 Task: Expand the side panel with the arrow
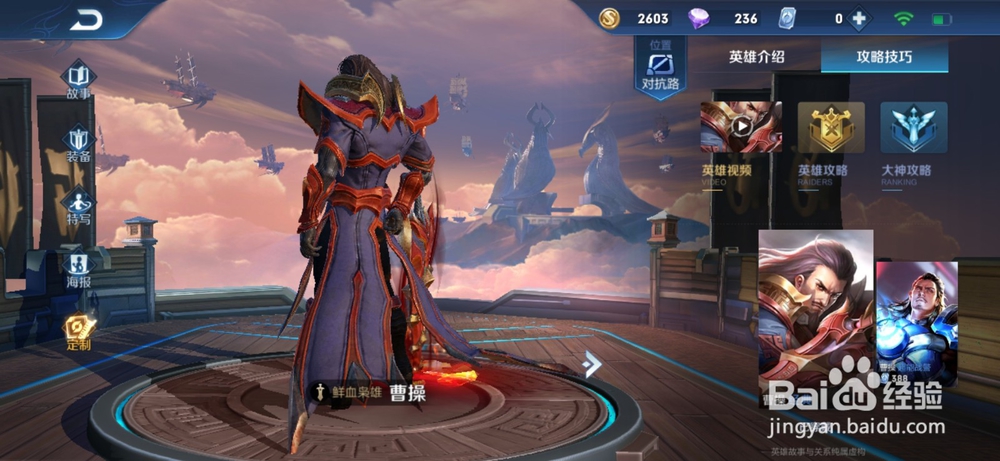tap(592, 364)
